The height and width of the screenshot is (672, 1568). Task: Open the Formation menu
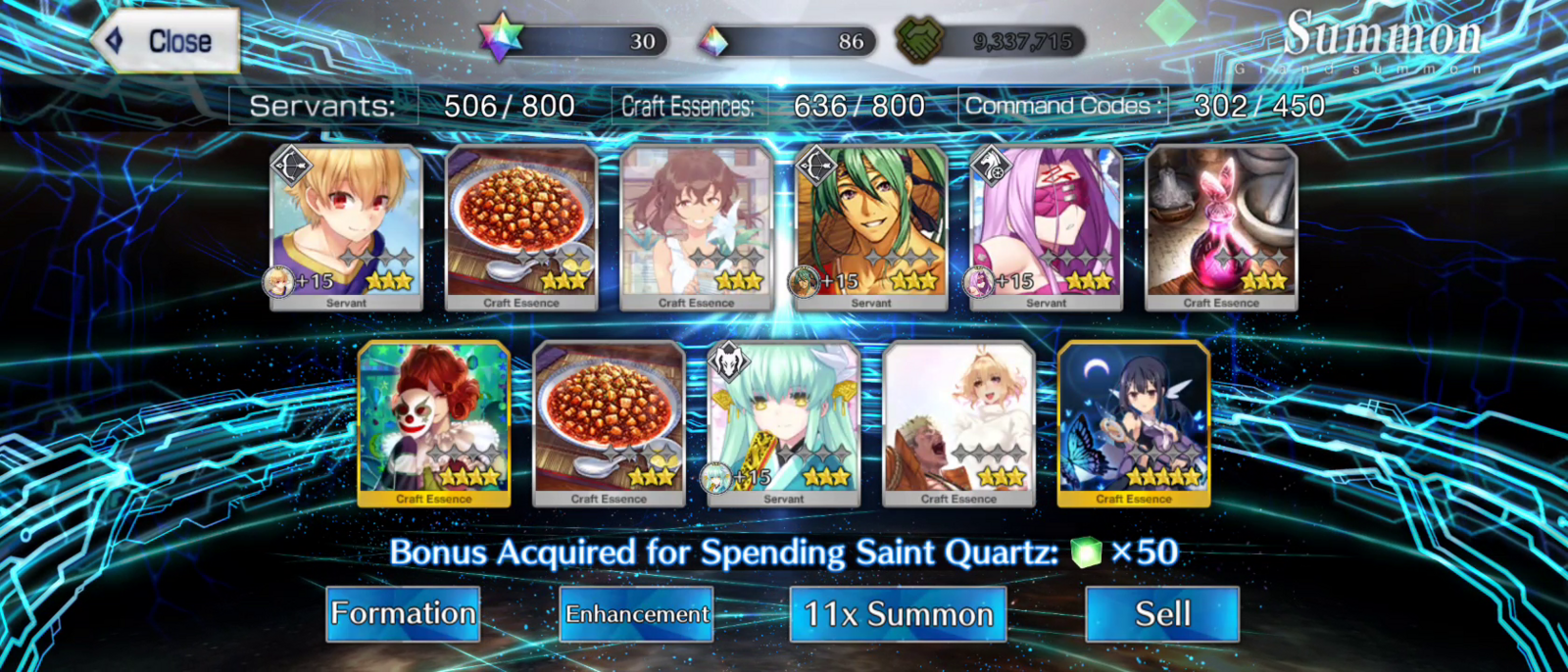pos(403,614)
